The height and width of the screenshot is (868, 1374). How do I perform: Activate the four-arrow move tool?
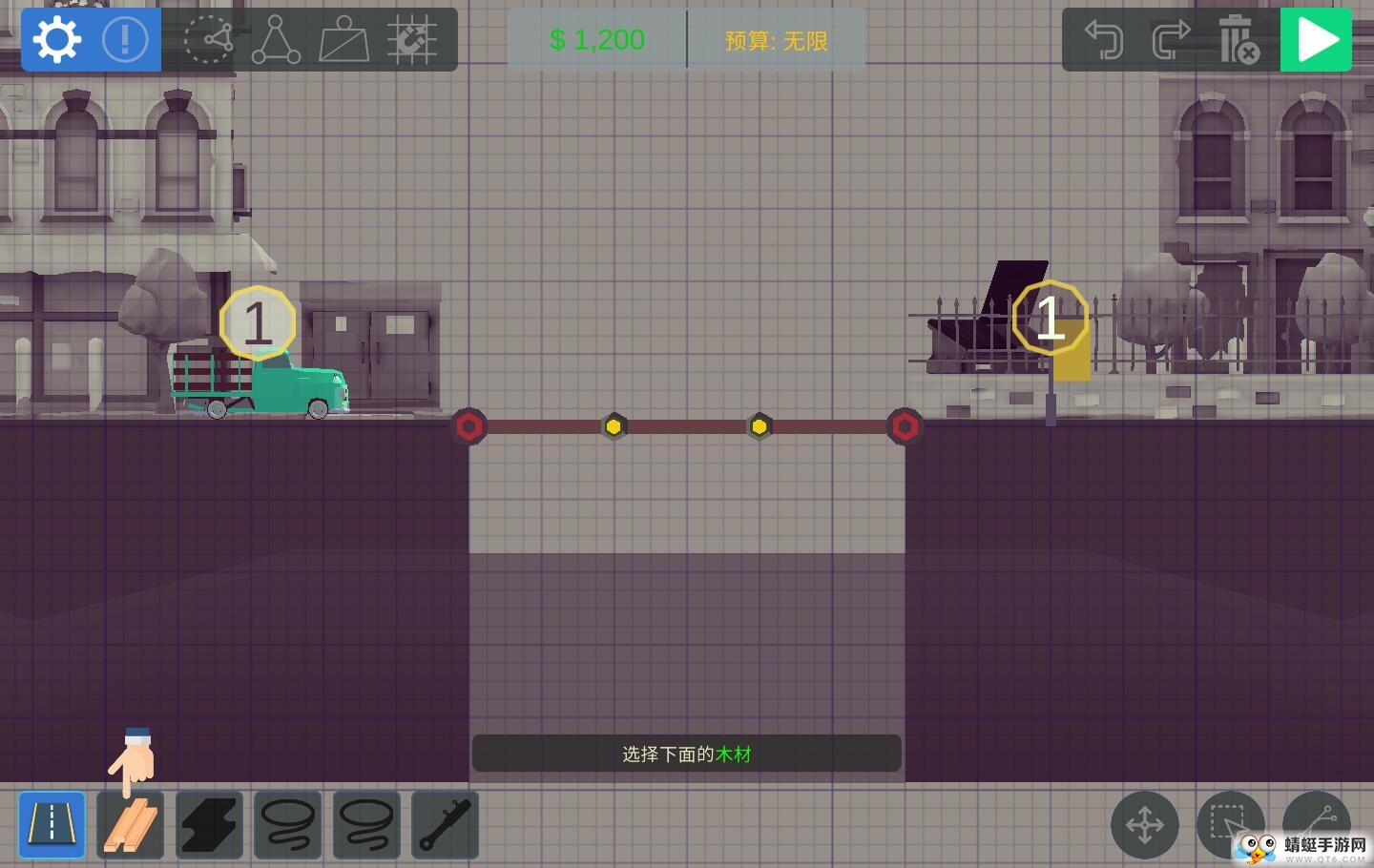1145,825
